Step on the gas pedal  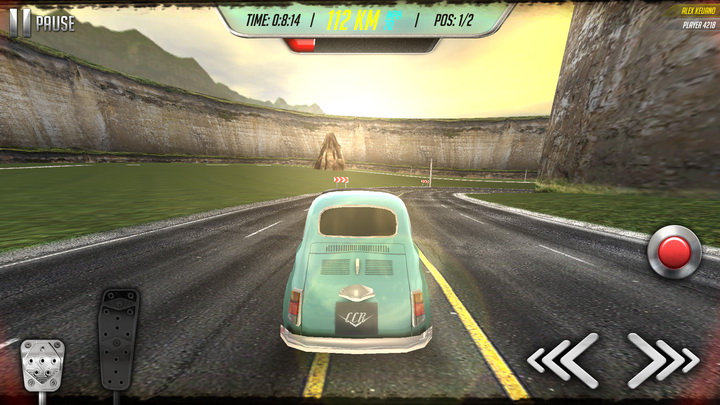tap(118, 338)
